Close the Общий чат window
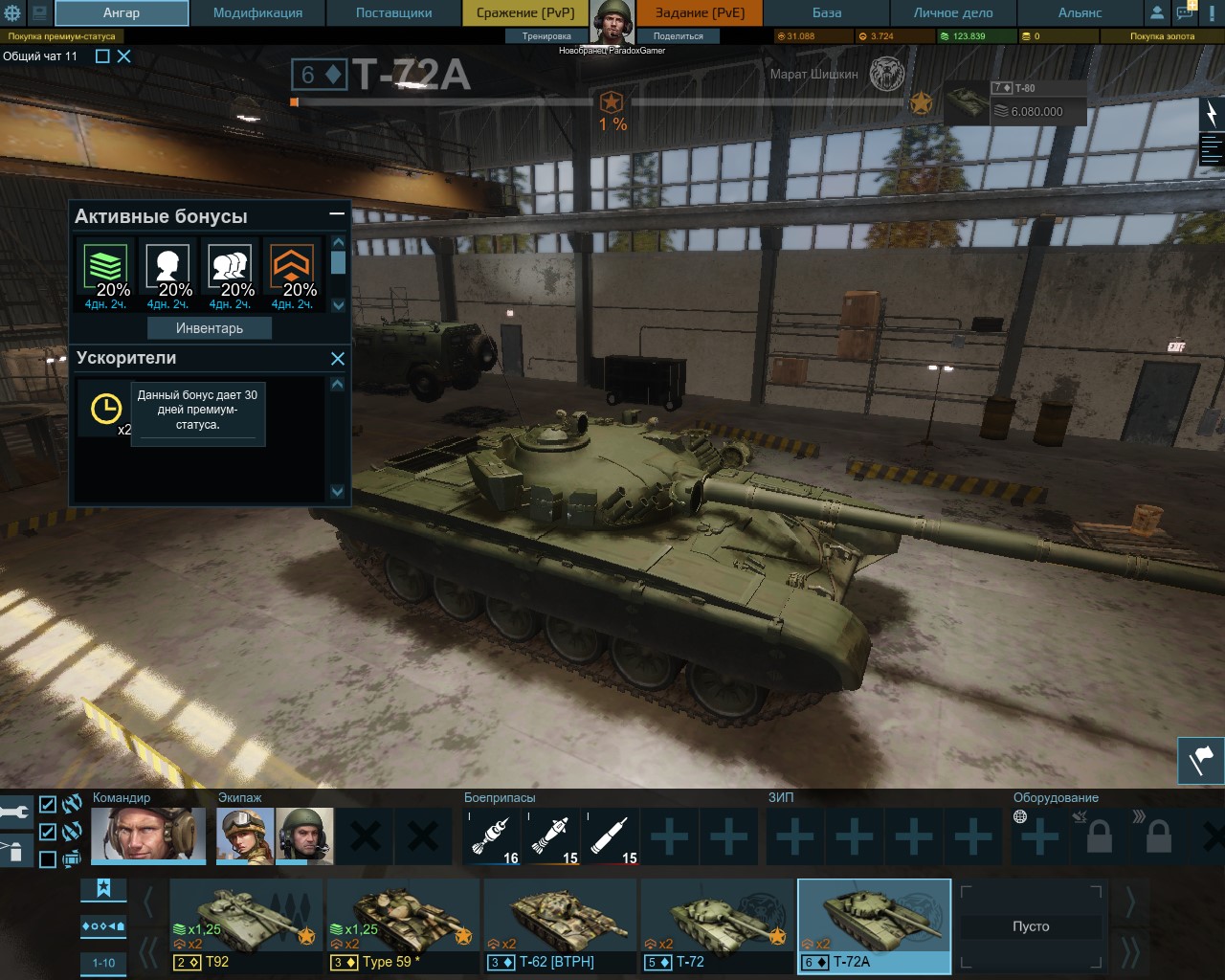Screen dimensions: 1225x980 point(124,56)
